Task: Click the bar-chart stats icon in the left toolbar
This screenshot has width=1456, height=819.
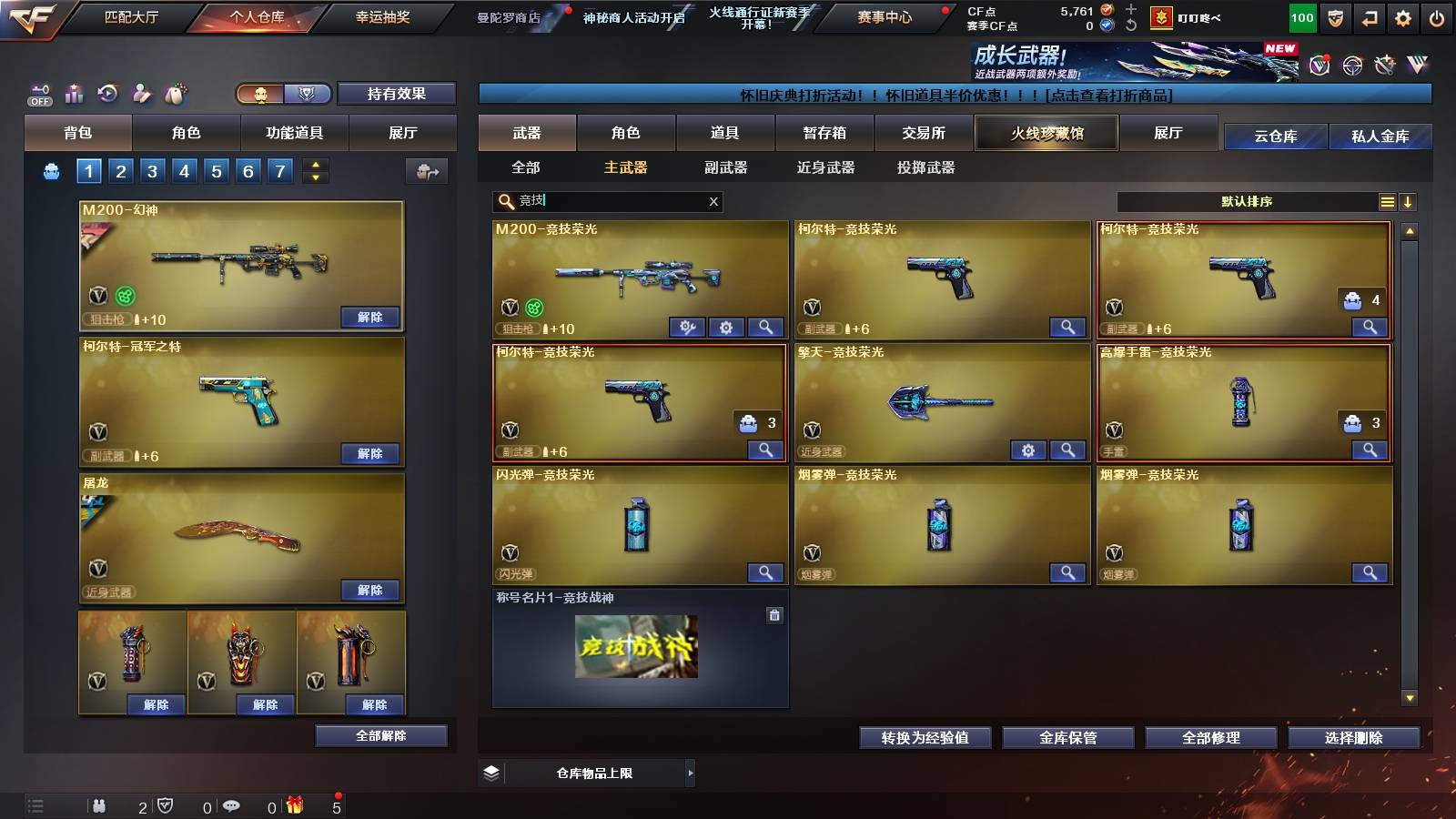Action: [x=74, y=93]
